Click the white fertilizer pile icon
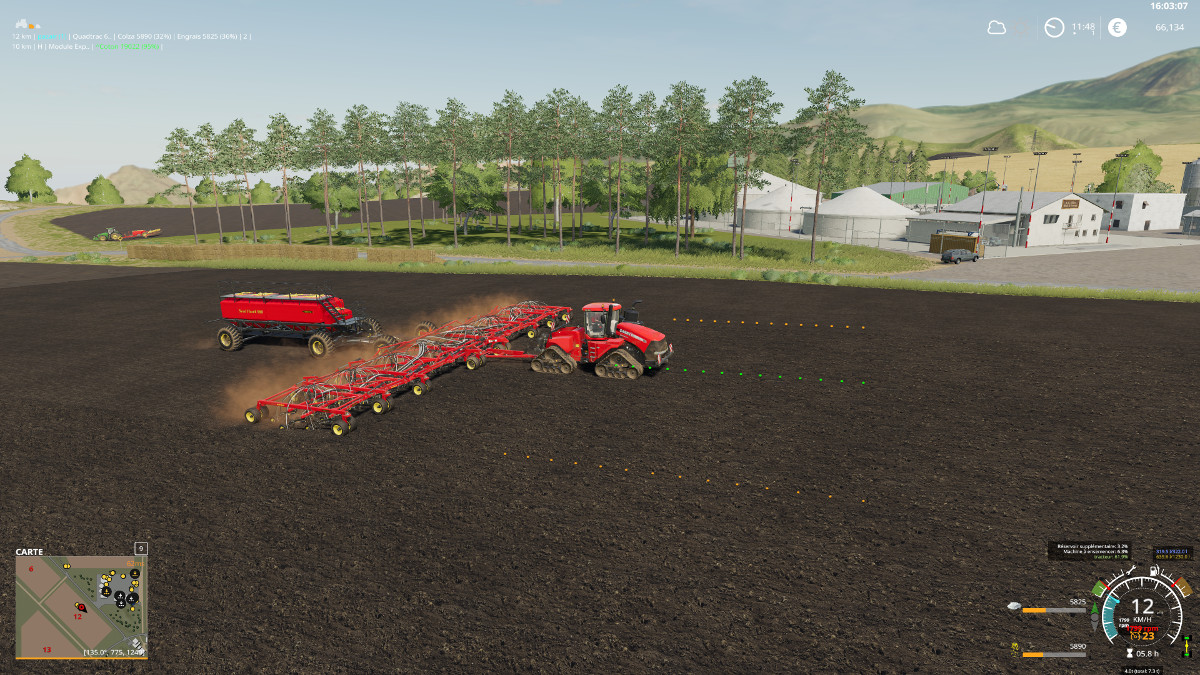The image size is (1200, 675). click(x=1014, y=608)
